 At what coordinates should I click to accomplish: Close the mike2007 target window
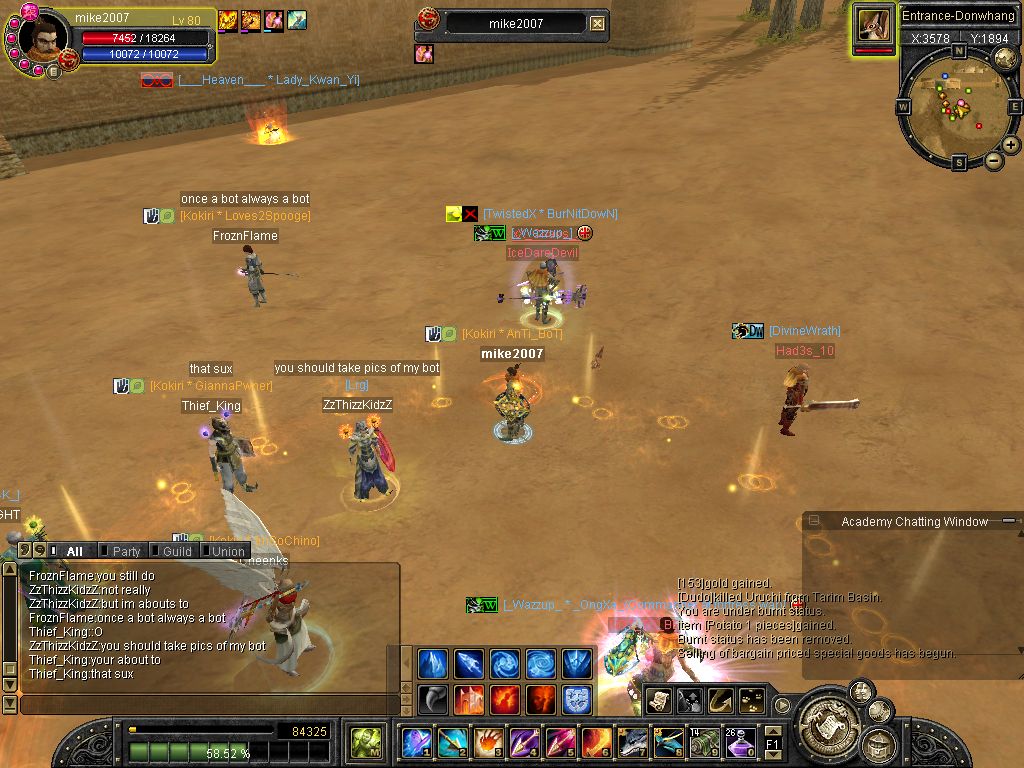tap(597, 23)
